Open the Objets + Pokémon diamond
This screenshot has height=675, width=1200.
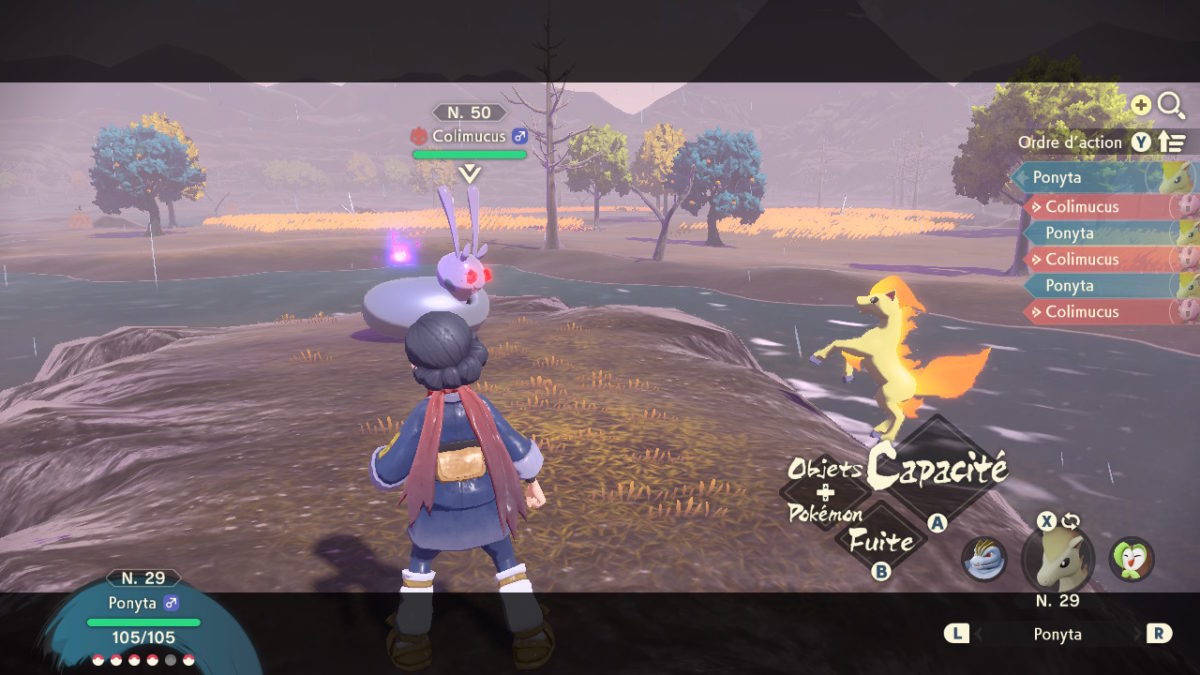pos(826,491)
